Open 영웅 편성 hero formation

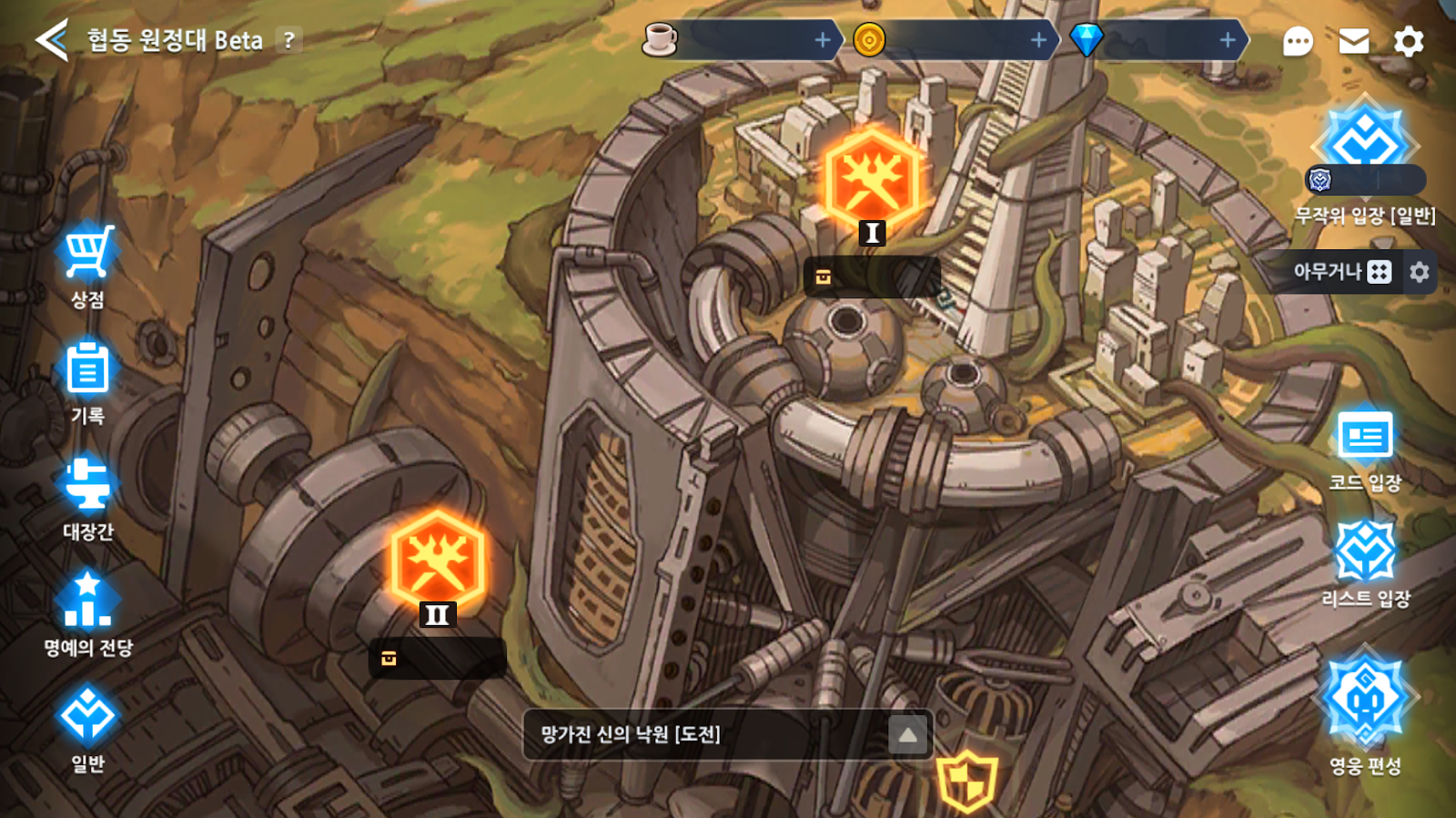click(1365, 710)
